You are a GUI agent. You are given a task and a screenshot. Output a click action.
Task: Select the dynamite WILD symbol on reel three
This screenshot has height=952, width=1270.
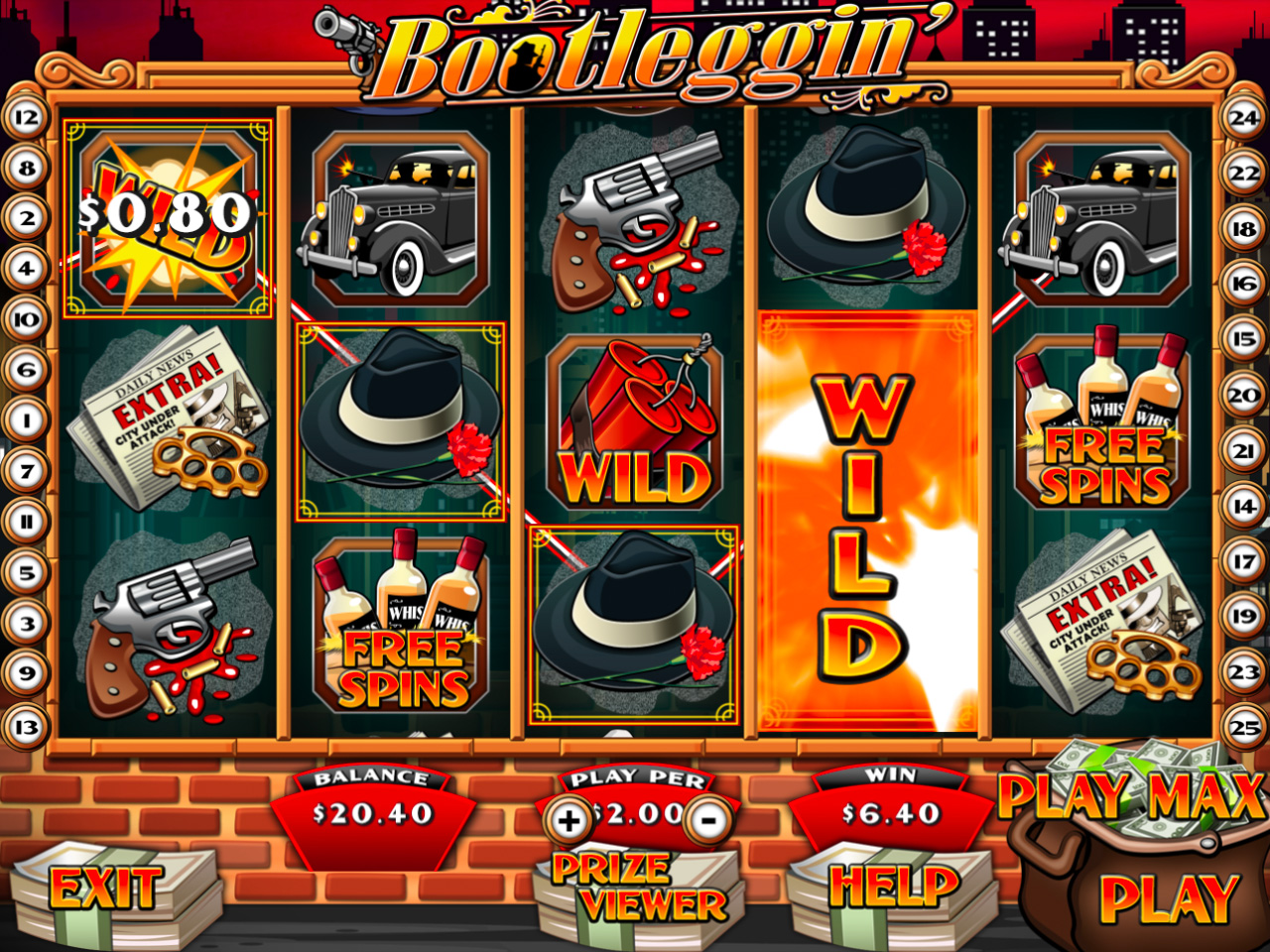pos(635,426)
